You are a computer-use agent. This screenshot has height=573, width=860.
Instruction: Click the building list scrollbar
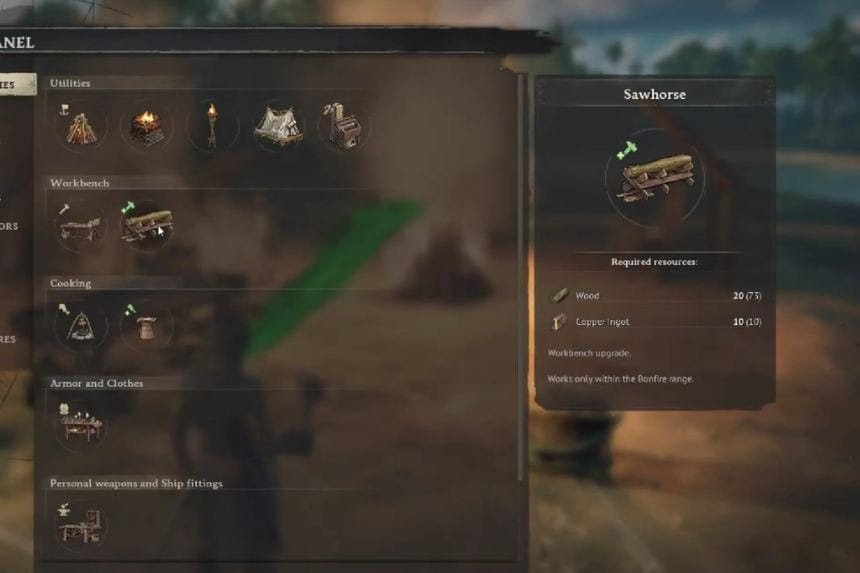[520, 280]
